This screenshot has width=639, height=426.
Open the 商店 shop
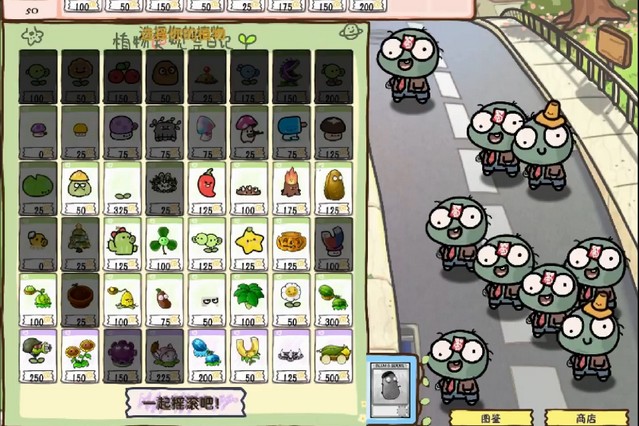tap(585, 417)
